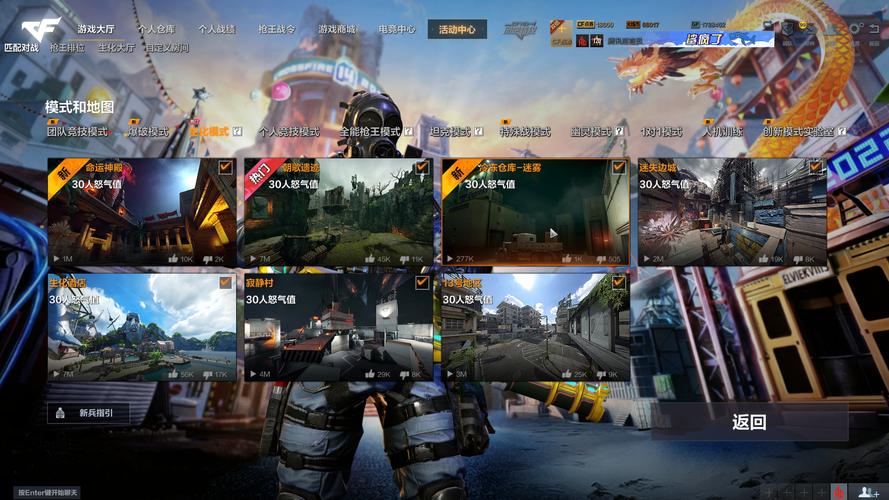
Task: Toggle the 生化酒店 map checkbox
Action: (x=225, y=283)
